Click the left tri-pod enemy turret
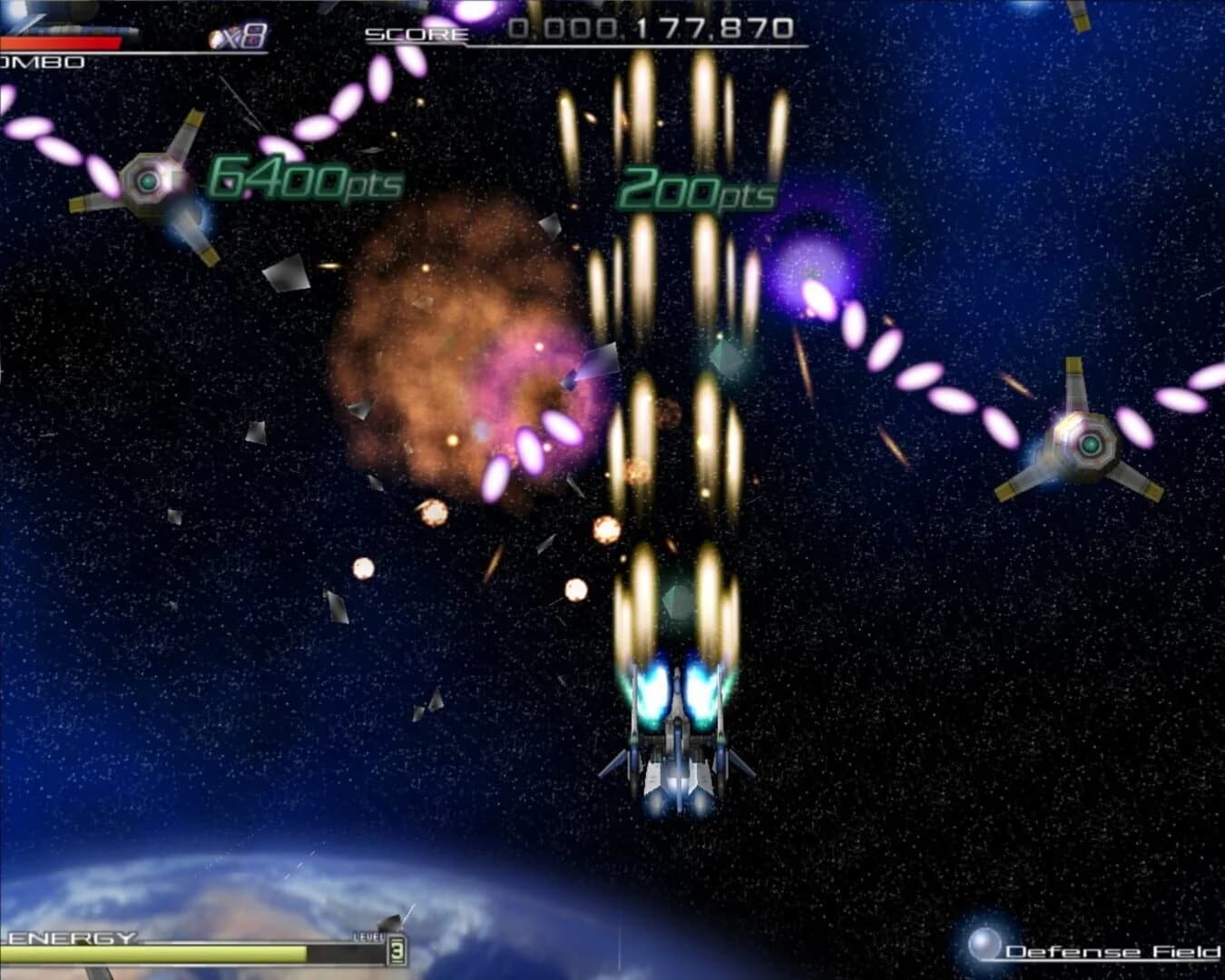Screen dimensions: 1225x980 click(x=148, y=181)
